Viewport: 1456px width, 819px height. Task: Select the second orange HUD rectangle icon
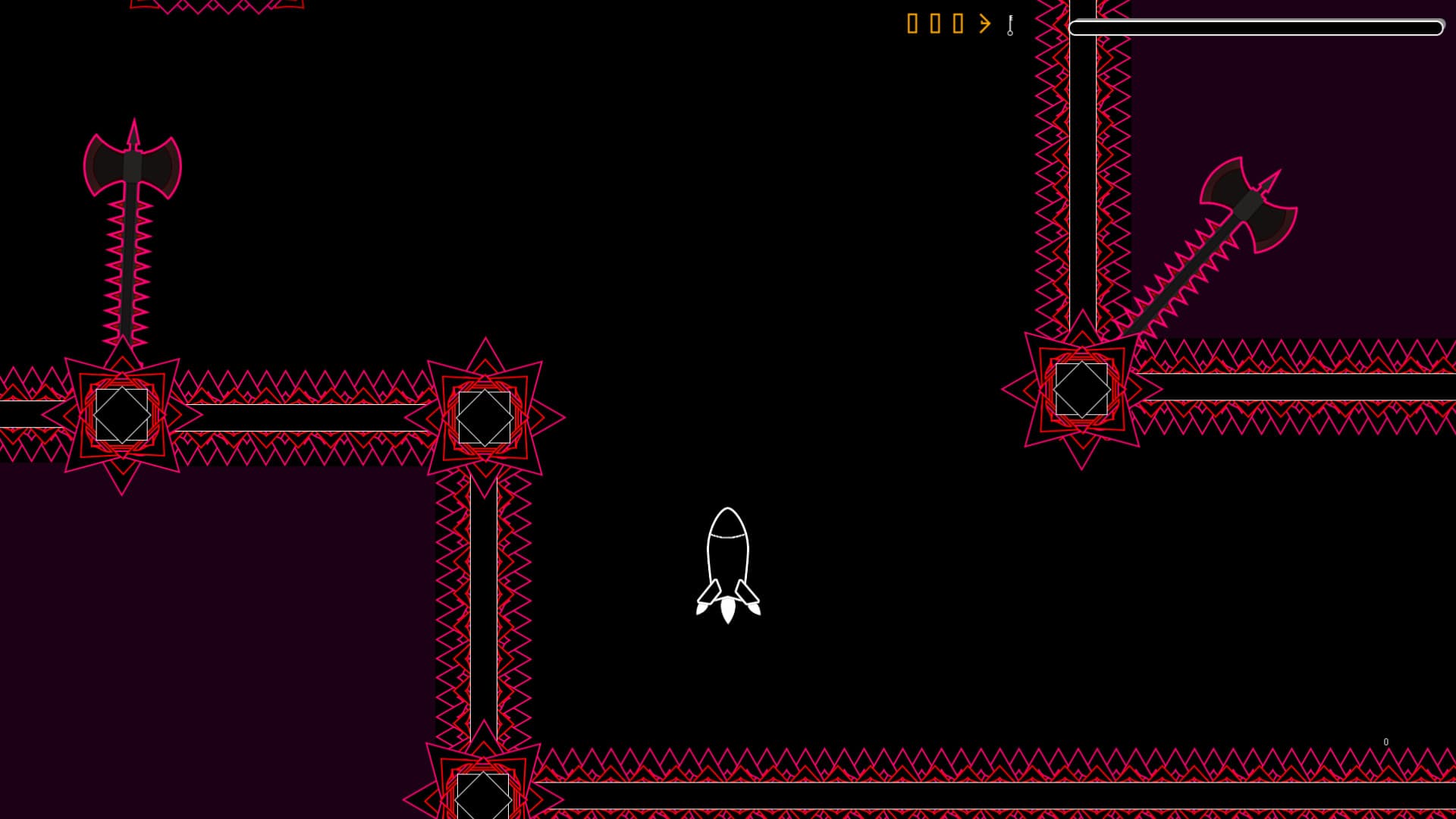[x=934, y=24]
